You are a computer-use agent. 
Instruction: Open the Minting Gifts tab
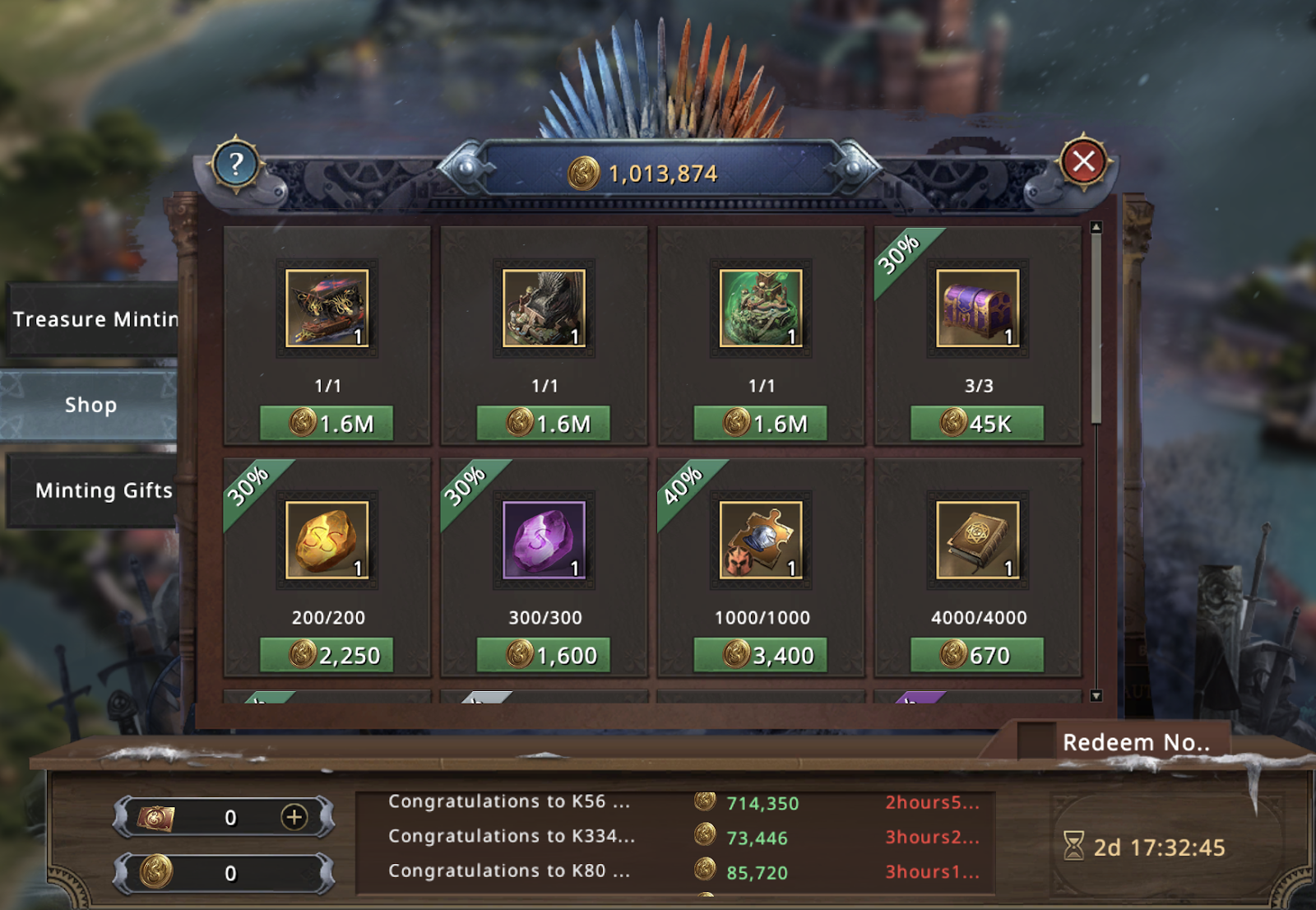click(102, 490)
